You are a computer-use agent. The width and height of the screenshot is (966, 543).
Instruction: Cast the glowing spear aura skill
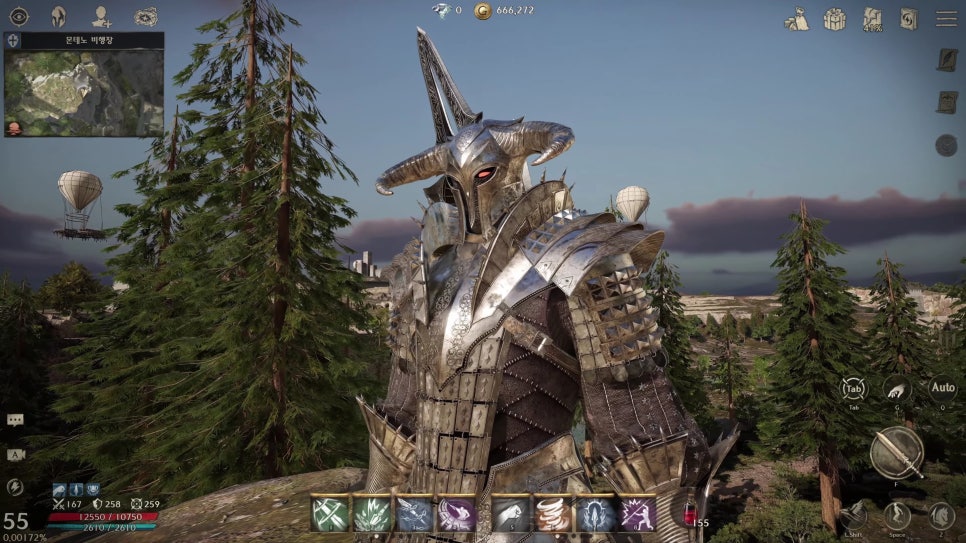click(594, 514)
